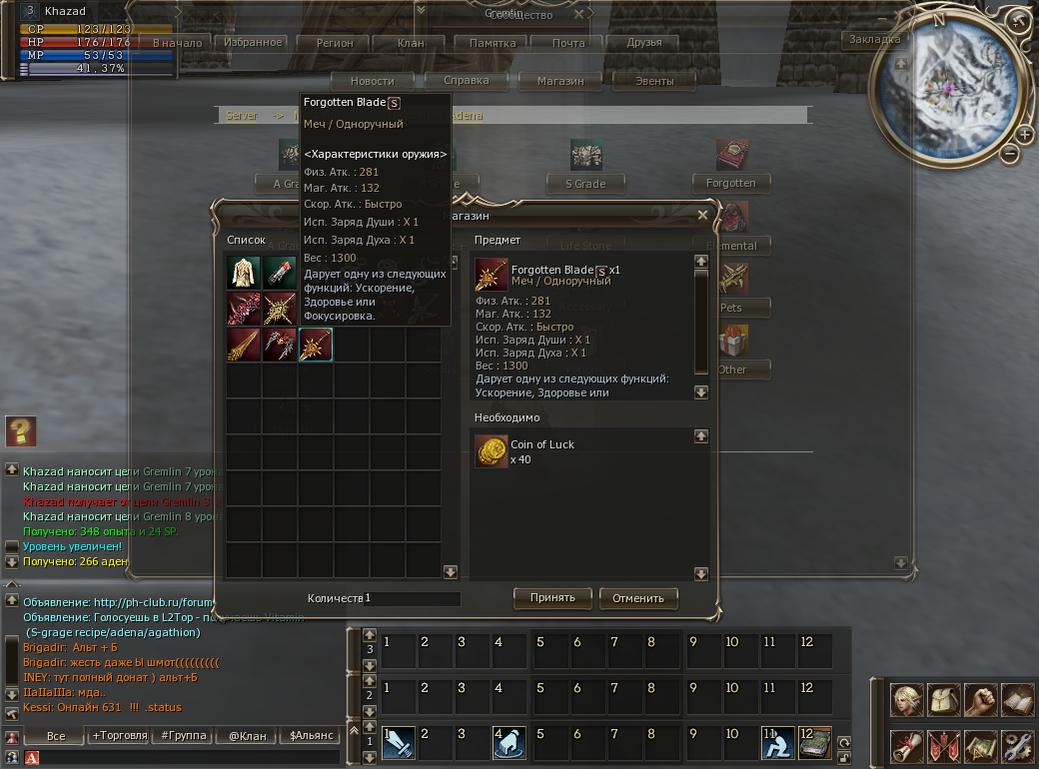This screenshot has width=1039, height=769.
Task: Confirm purchase with the Принять button
Action: (x=552, y=598)
